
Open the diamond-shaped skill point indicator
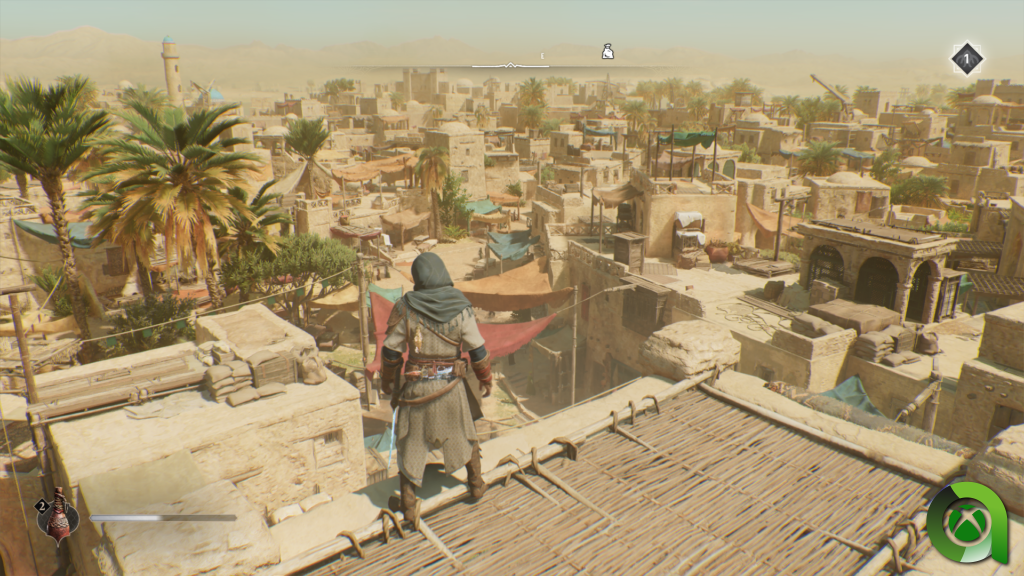966,58
